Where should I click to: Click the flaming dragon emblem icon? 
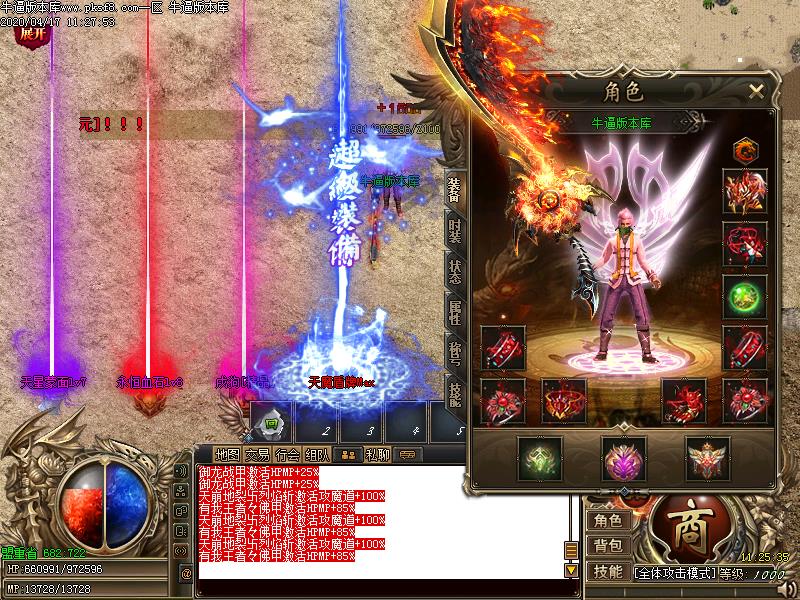[744, 151]
